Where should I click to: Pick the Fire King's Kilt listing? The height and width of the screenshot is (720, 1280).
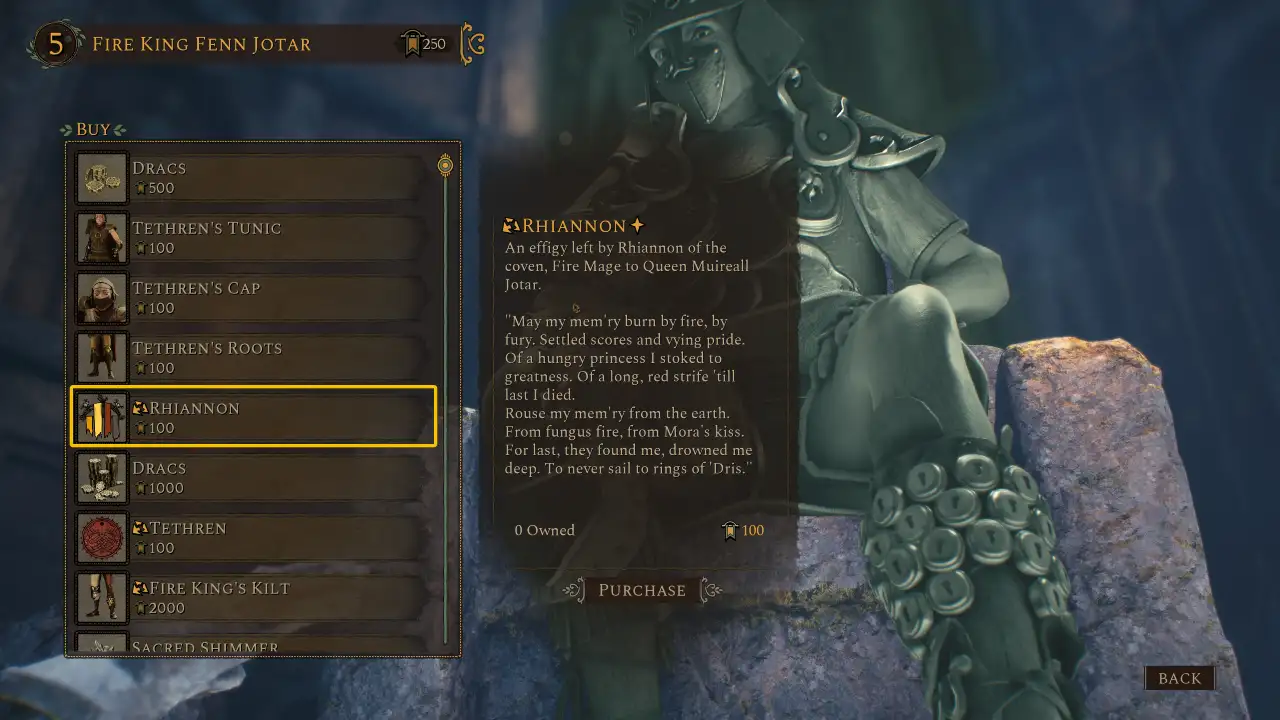253,598
